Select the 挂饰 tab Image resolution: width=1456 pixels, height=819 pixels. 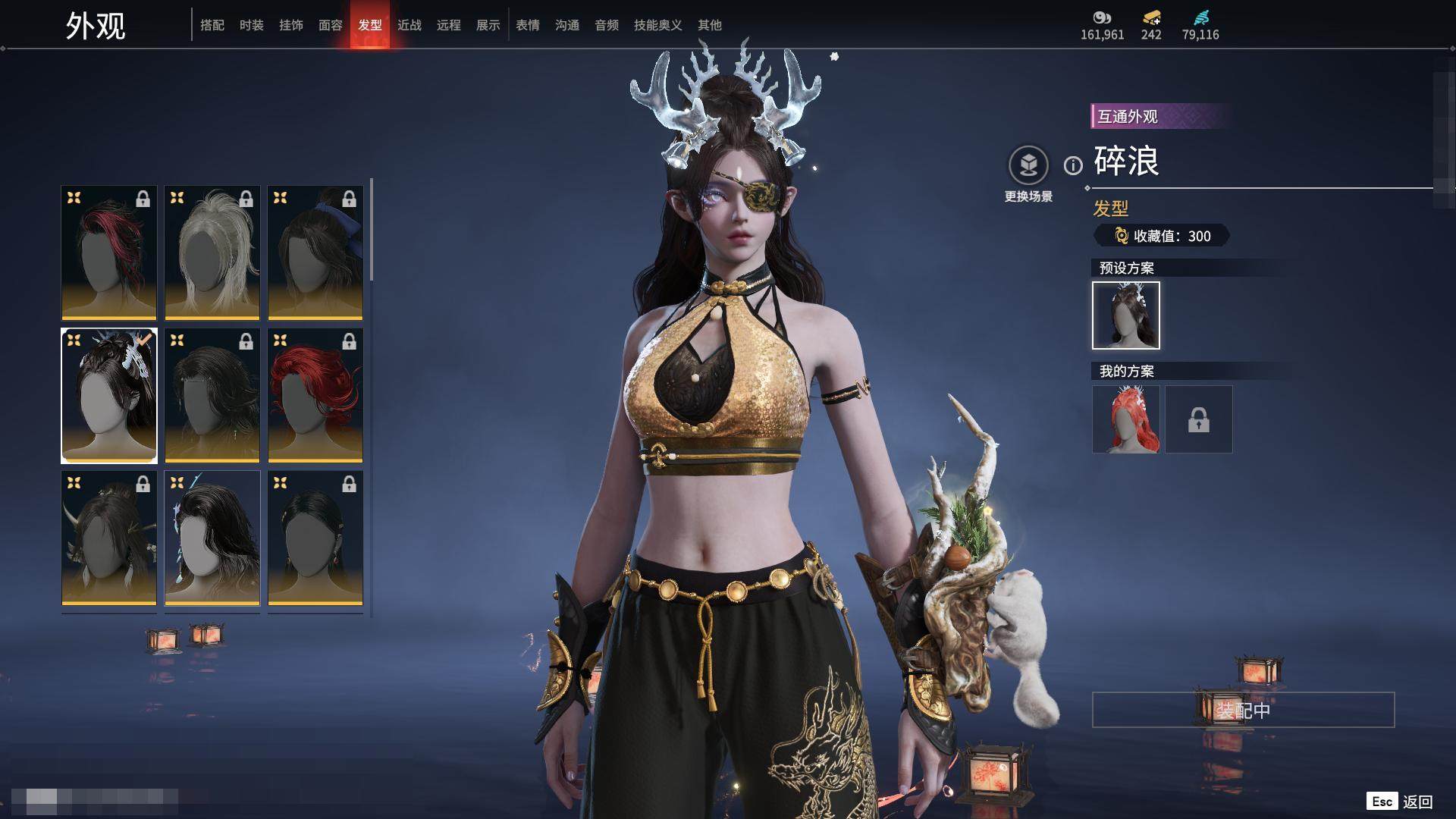click(x=291, y=25)
